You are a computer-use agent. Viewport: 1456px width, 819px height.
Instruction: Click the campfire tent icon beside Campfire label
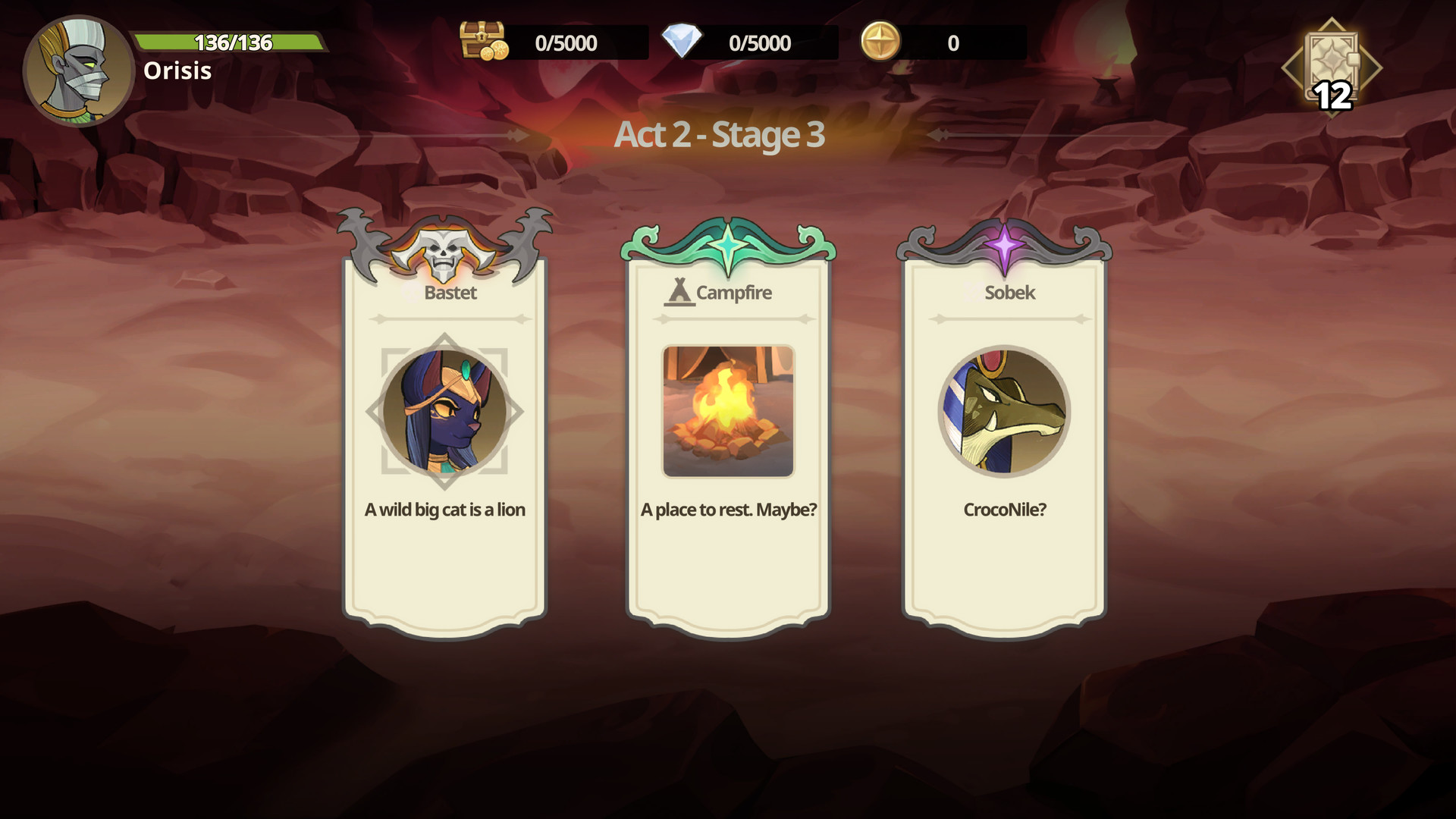(679, 291)
